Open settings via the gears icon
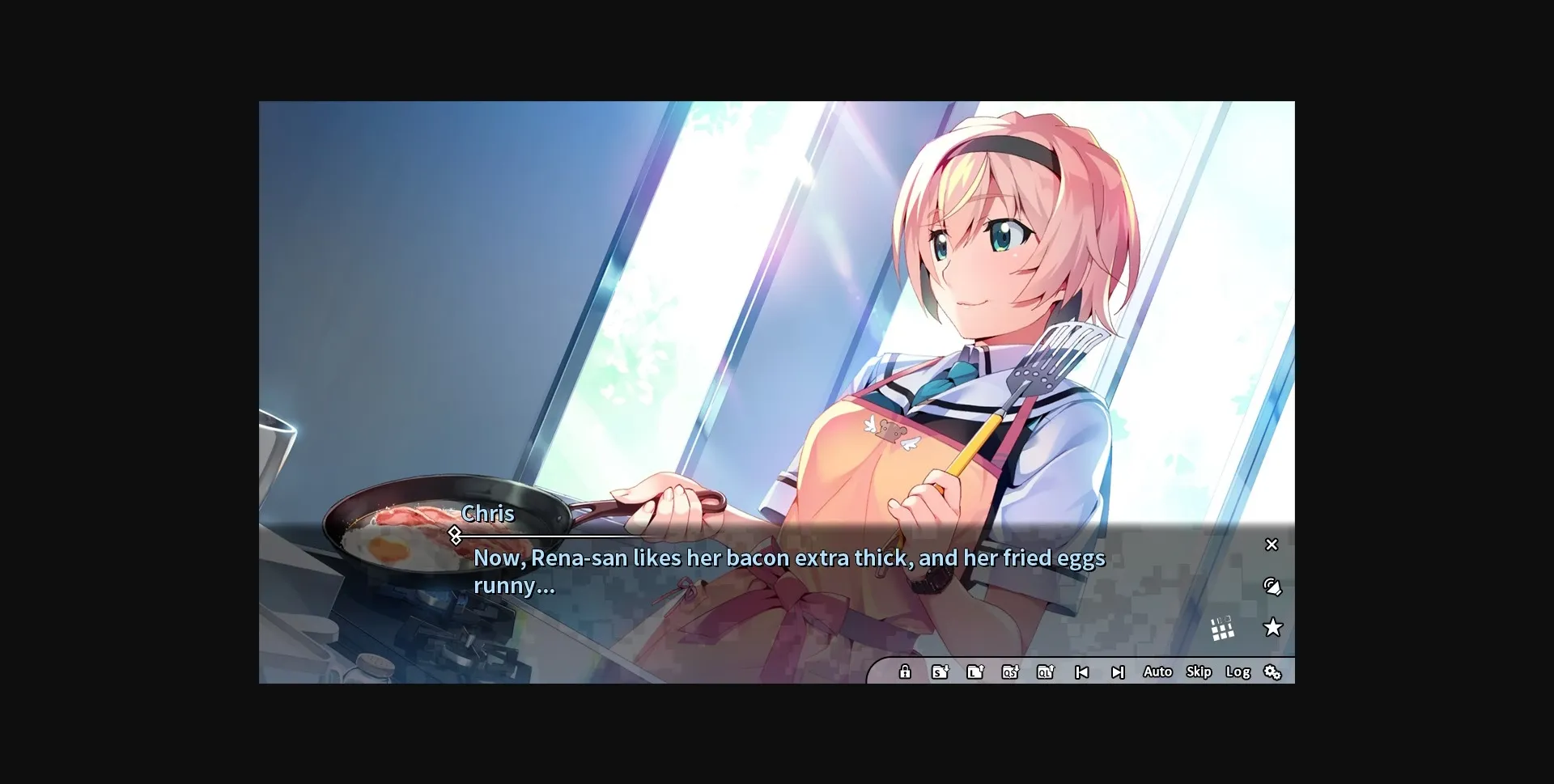The width and height of the screenshot is (1554, 784). tap(1273, 672)
